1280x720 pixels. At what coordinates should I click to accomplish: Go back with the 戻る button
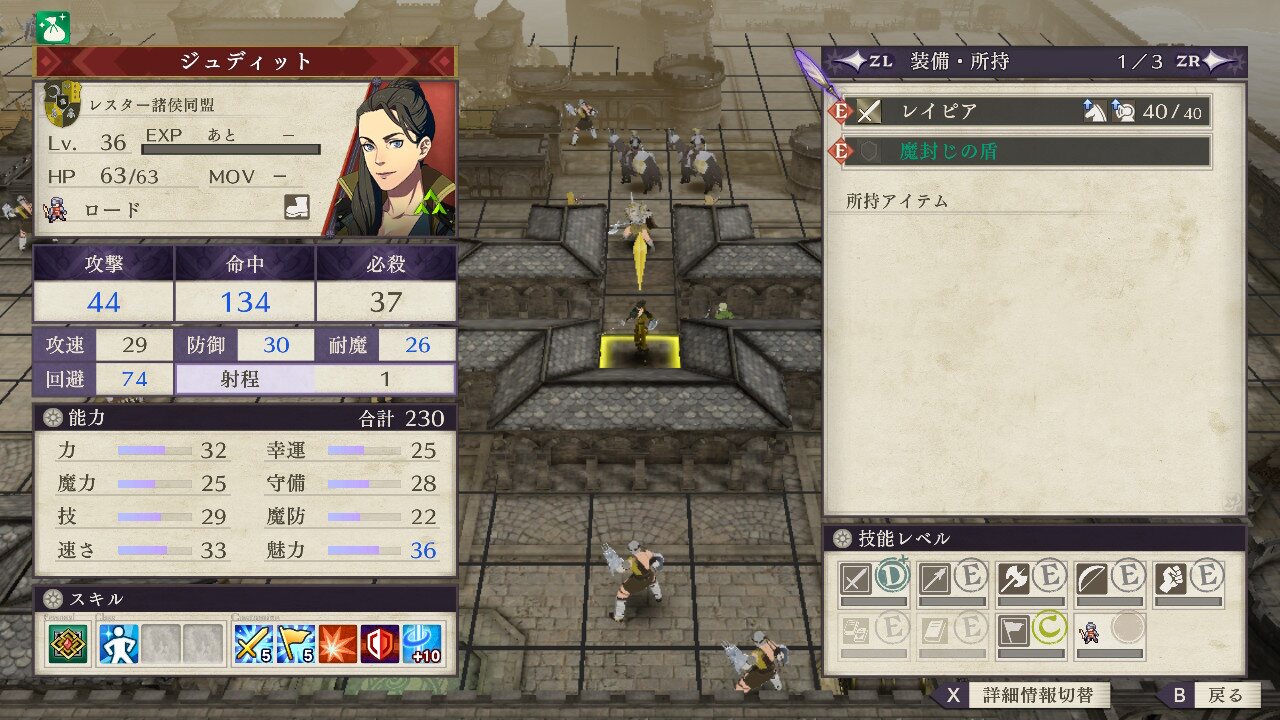(1211, 695)
